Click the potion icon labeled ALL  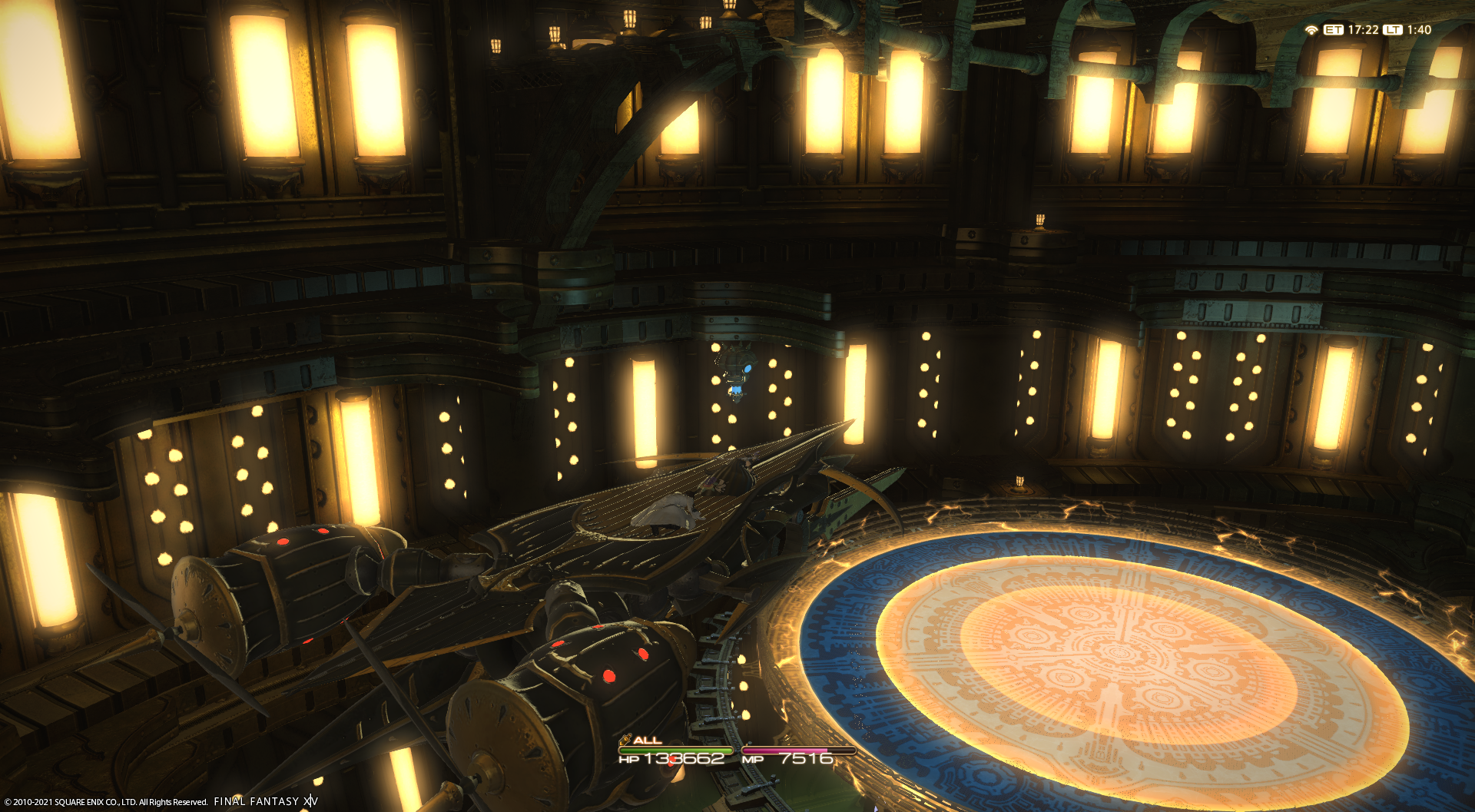click(x=626, y=740)
